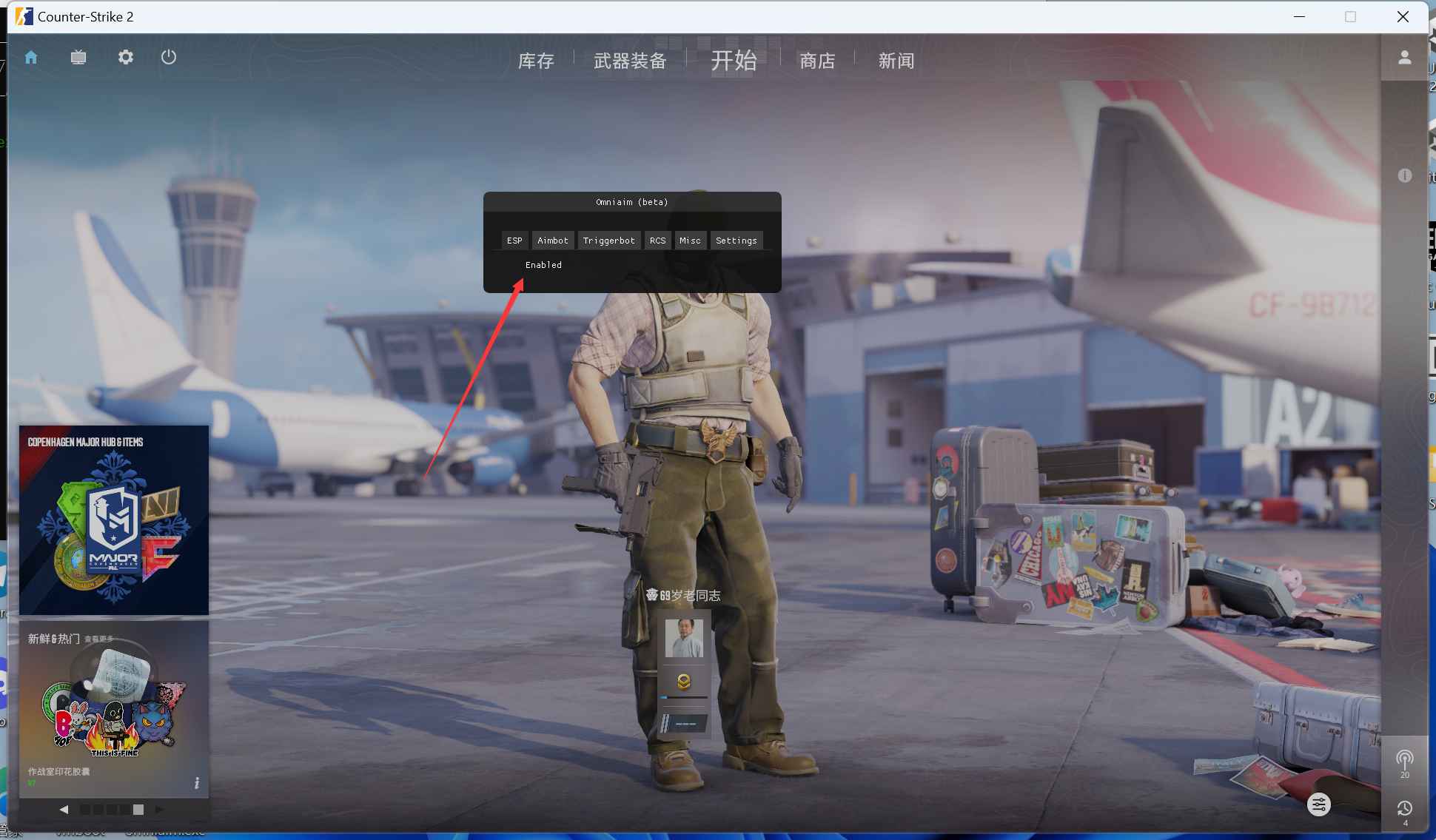Click the info icon on the right edge

1406,175
